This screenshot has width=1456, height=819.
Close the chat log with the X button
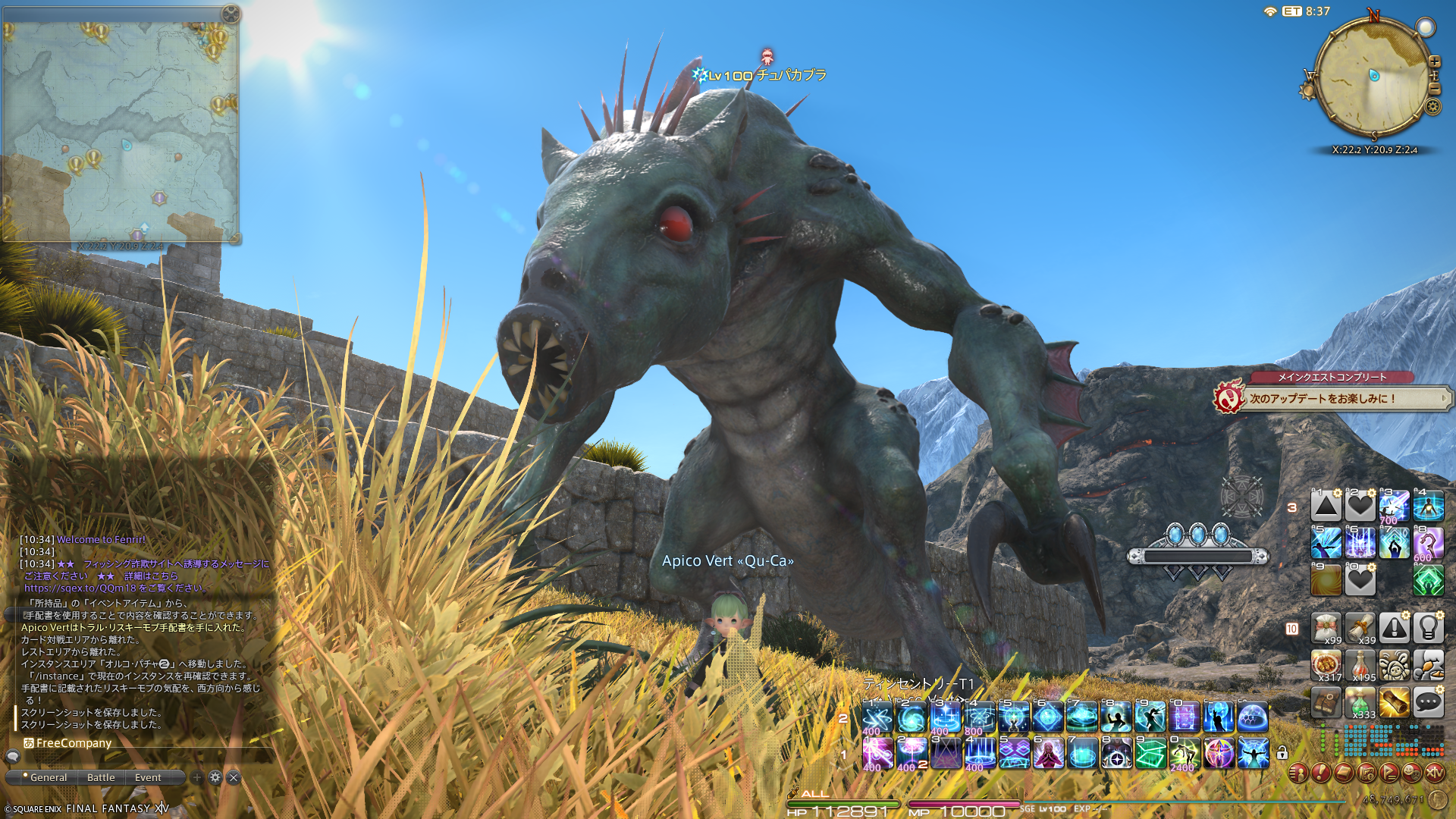click(234, 777)
